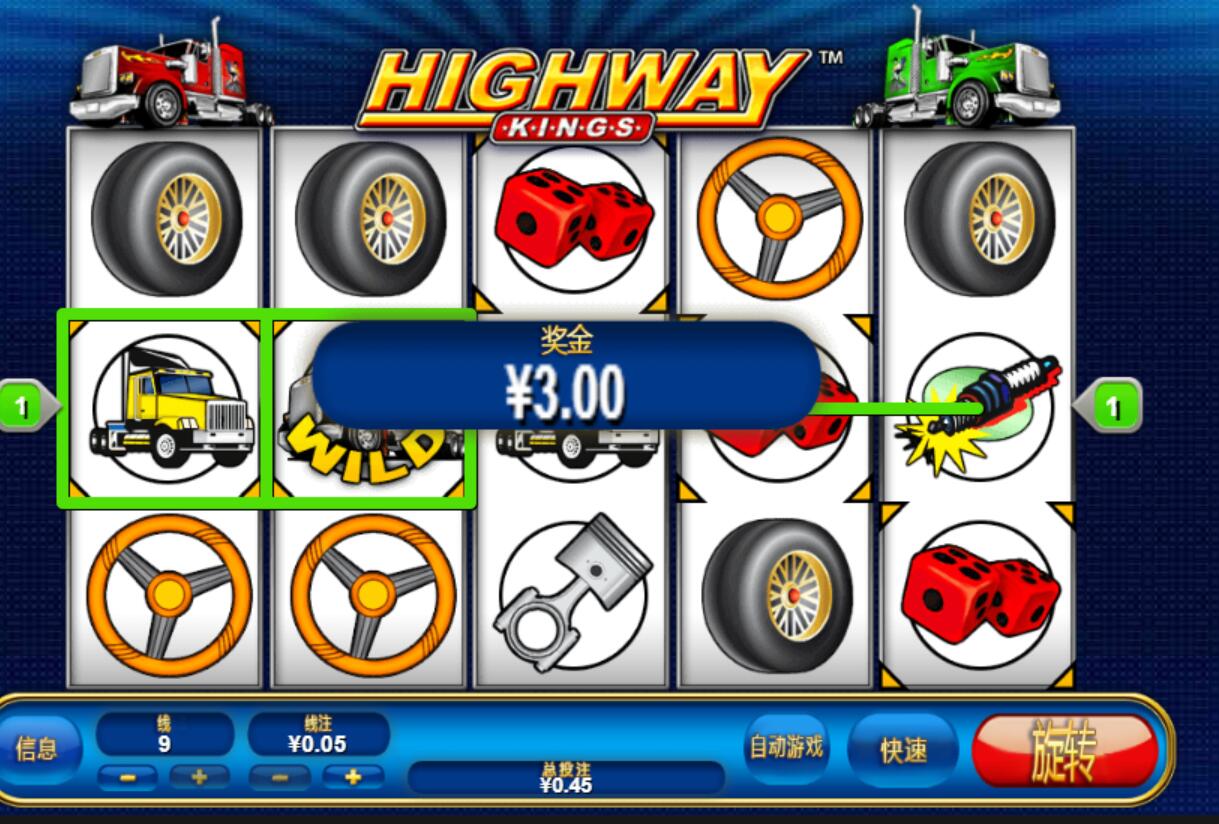Image resolution: width=1219 pixels, height=824 pixels.
Task: Start 自动游戏 auto play
Action: tap(787, 747)
